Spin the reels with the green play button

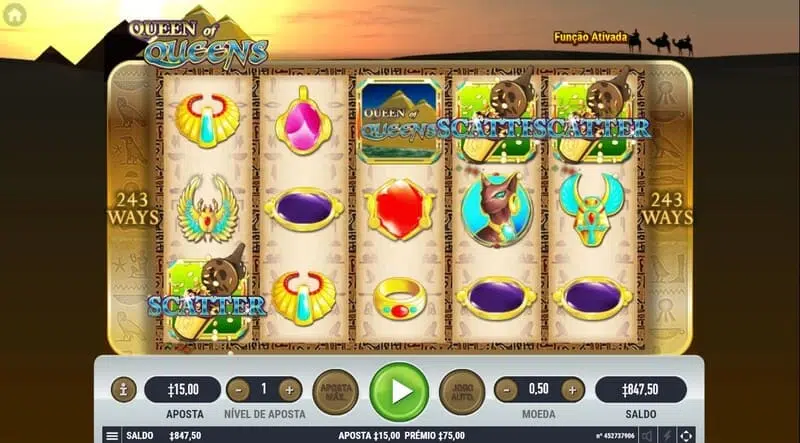coord(399,391)
